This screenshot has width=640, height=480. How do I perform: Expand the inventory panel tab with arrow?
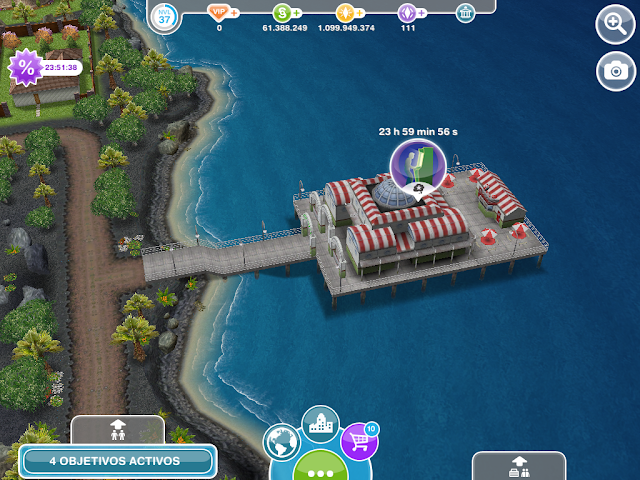coord(519,465)
